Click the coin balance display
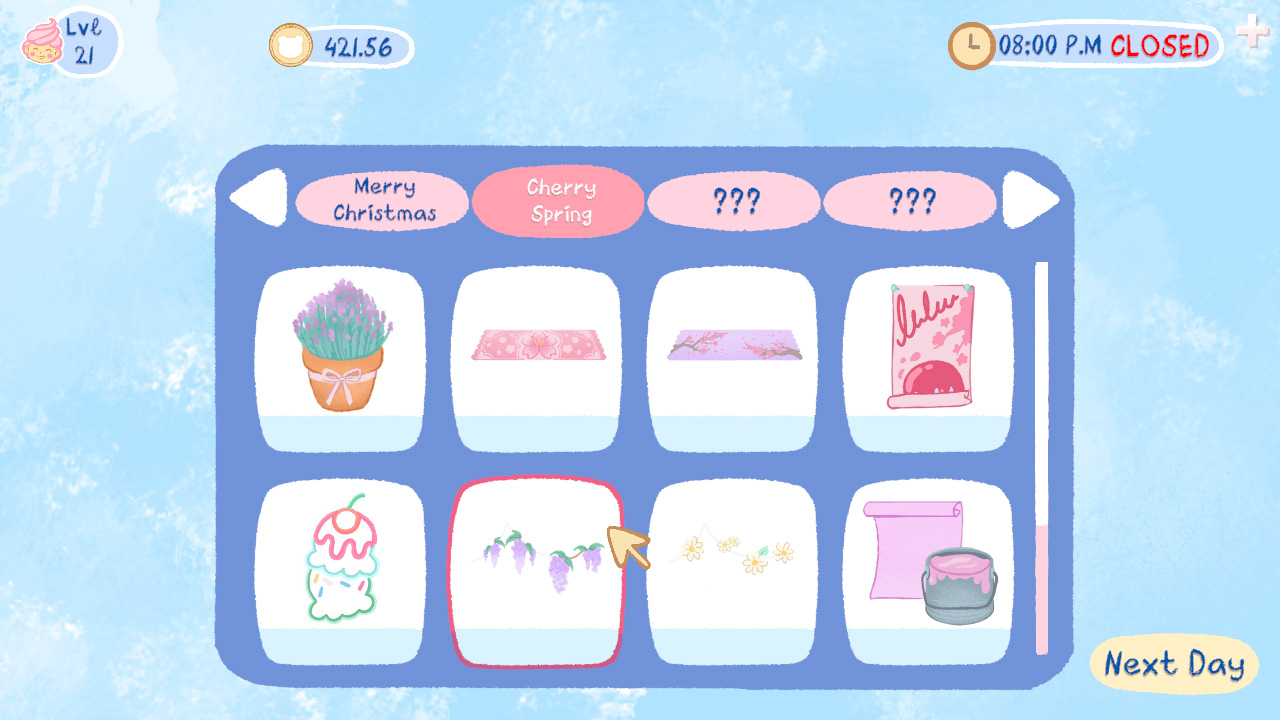1280x720 pixels. tap(340, 42)
